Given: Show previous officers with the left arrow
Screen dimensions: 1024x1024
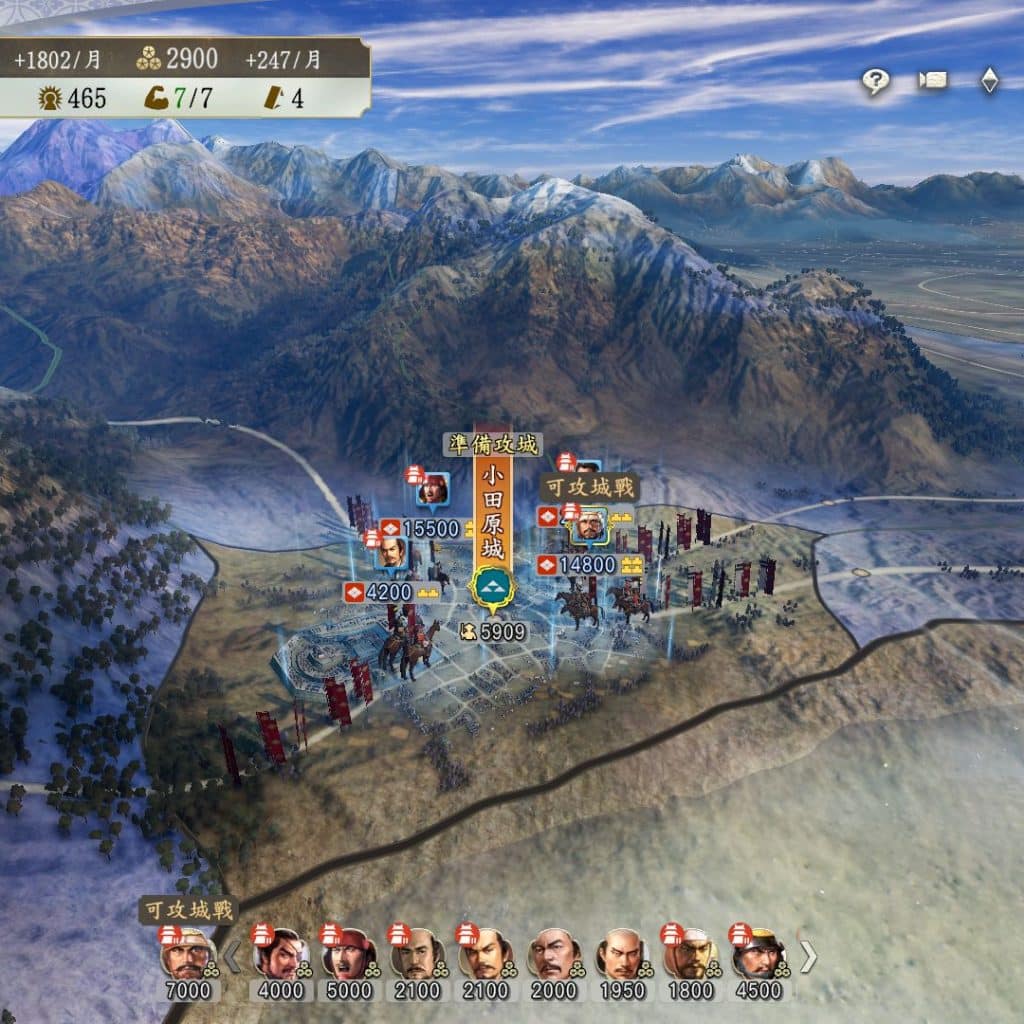Looking at the screenshot, I should point(231,957).
